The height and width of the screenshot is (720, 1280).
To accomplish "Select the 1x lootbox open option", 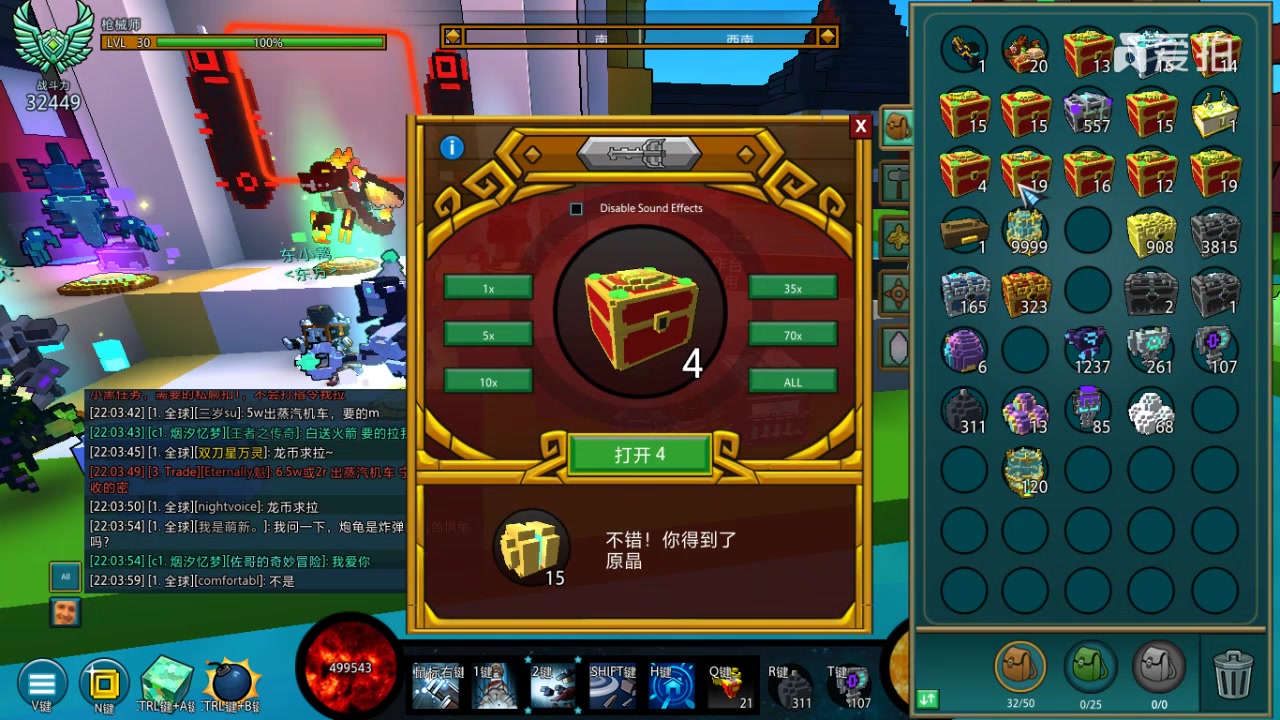I will [488, 288].
